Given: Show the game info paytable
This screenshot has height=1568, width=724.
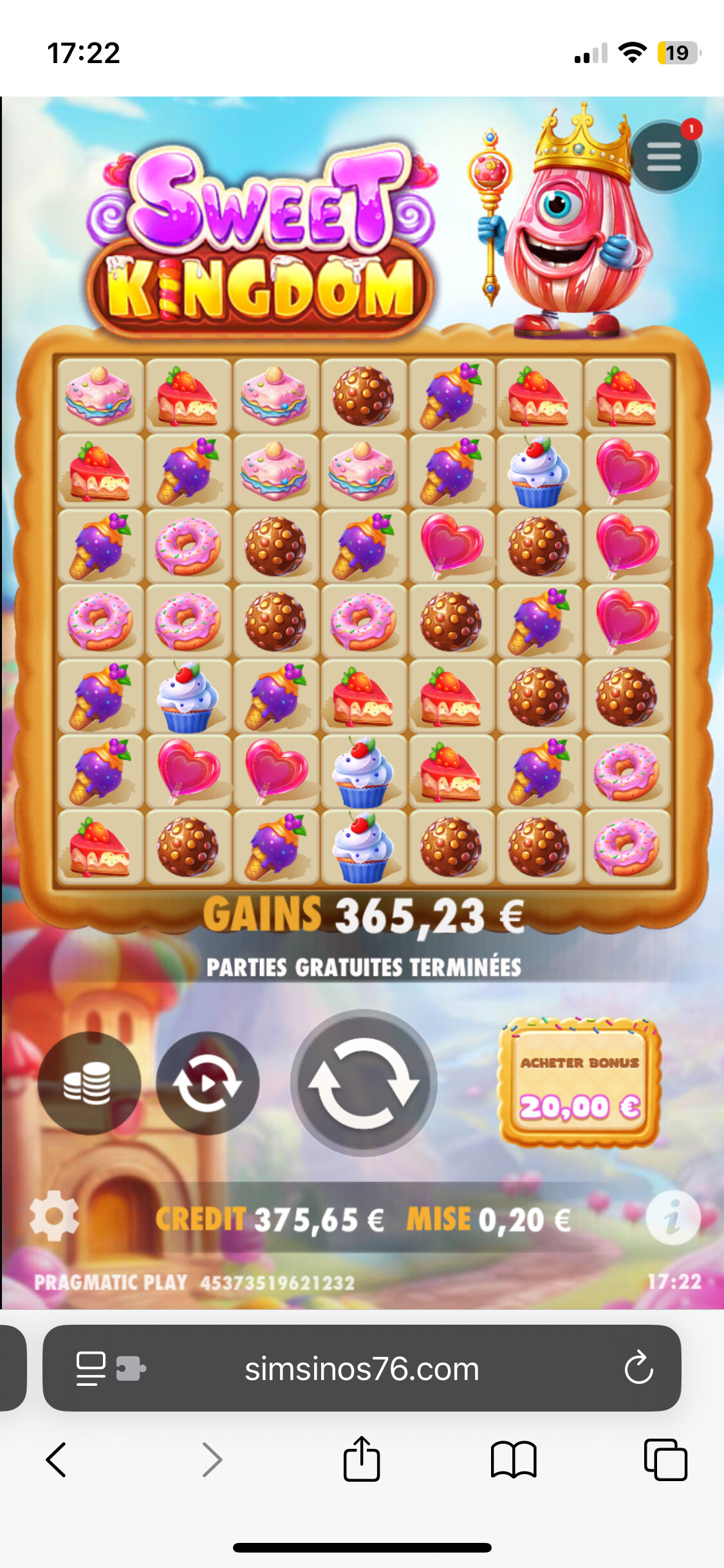Looking at the screenshot, I should [x=673, y=1217].
